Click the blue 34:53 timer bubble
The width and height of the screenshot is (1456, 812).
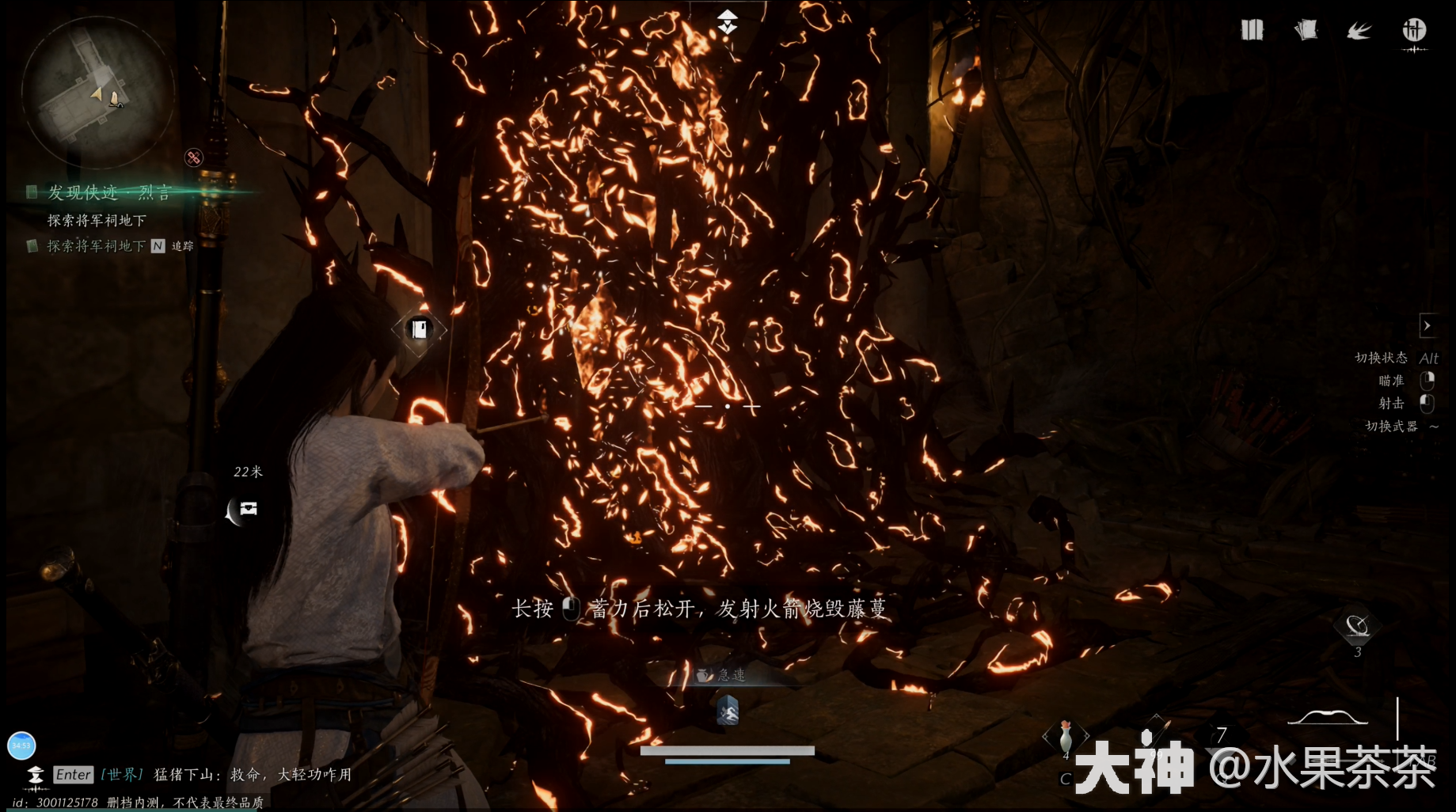click(x=21, y=746)
